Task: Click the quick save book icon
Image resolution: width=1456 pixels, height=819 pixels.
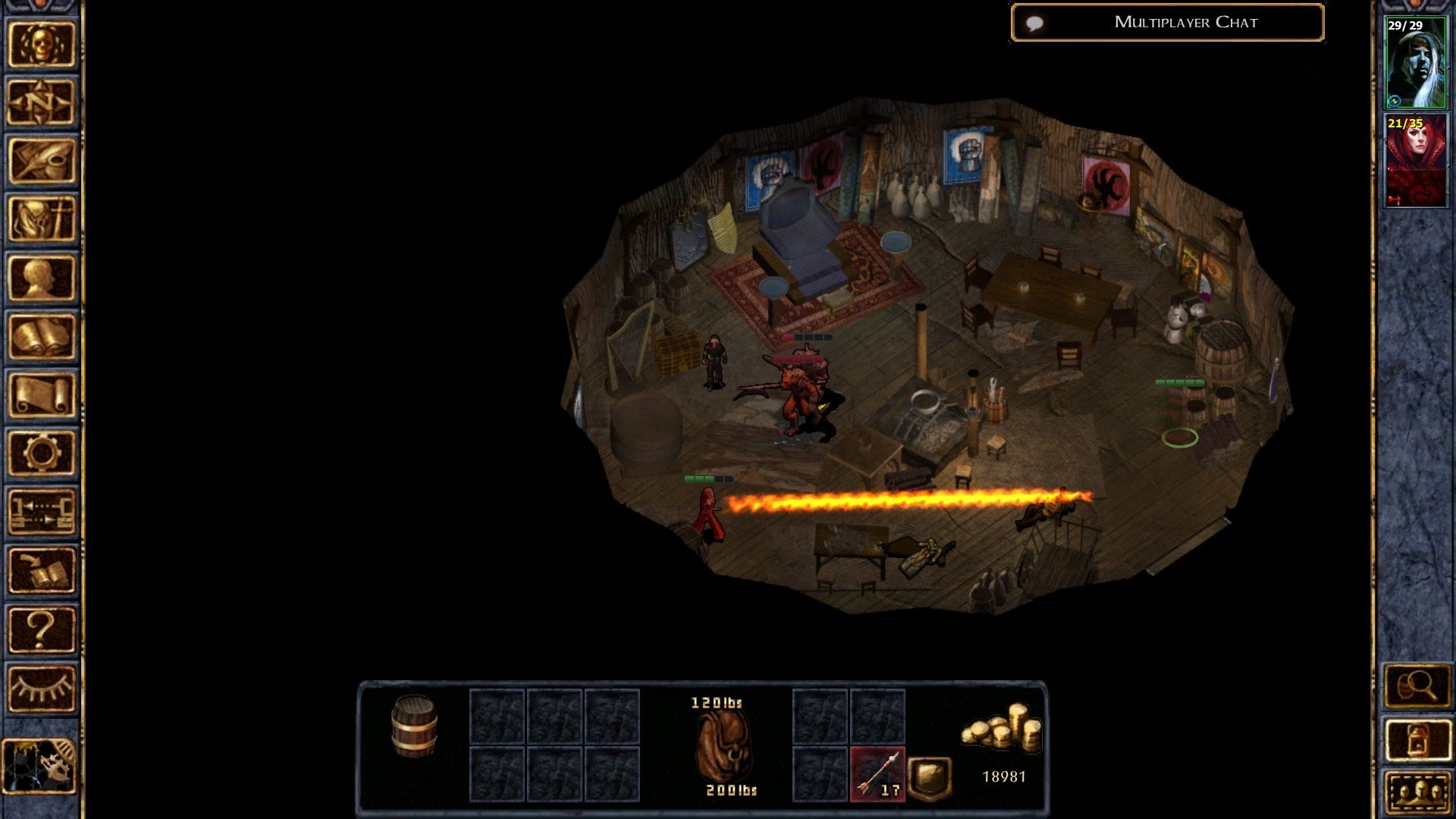Action: pyautogui.click(x=42, y=570)
